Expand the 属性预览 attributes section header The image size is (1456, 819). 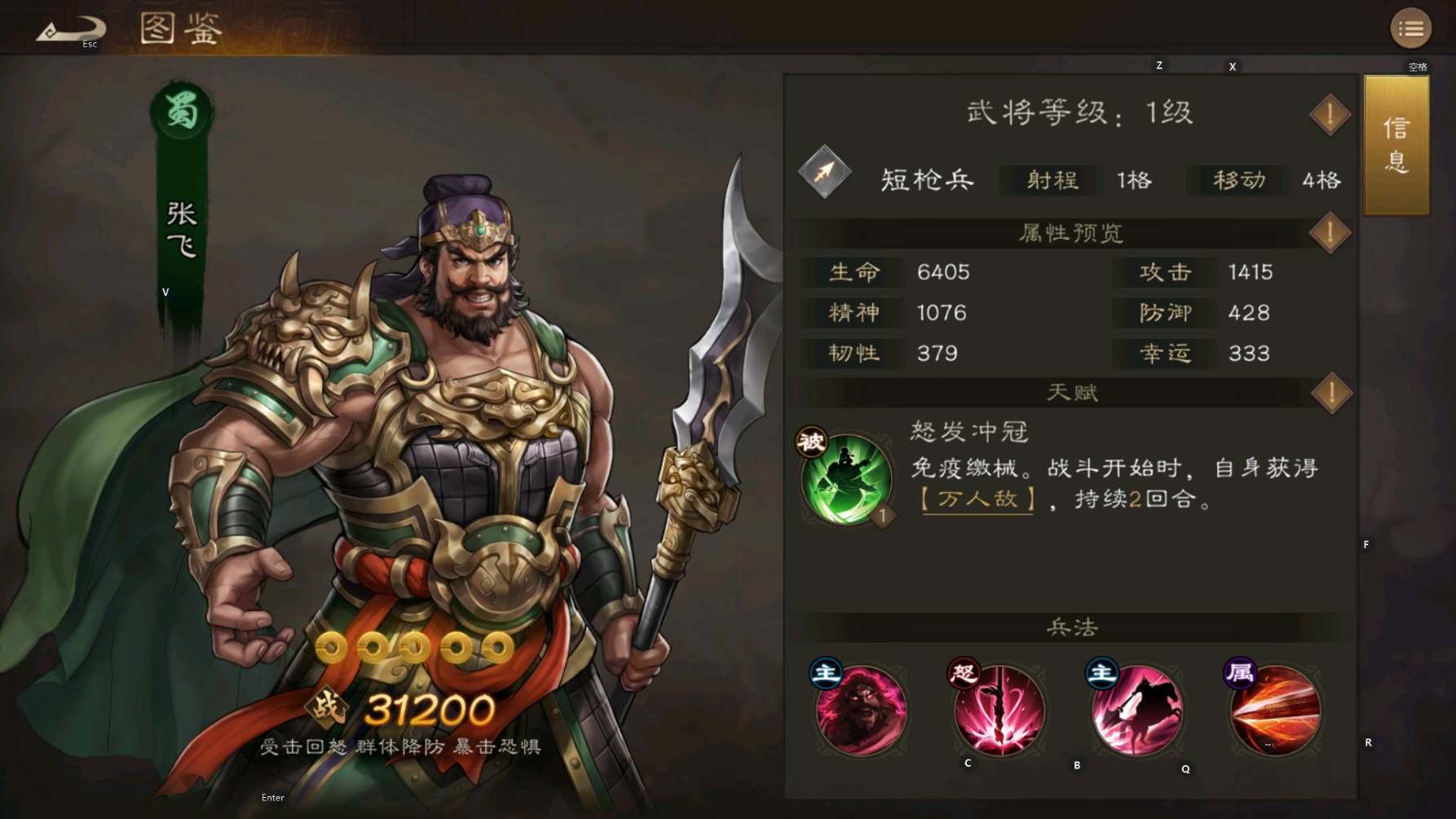(1070, 232)
